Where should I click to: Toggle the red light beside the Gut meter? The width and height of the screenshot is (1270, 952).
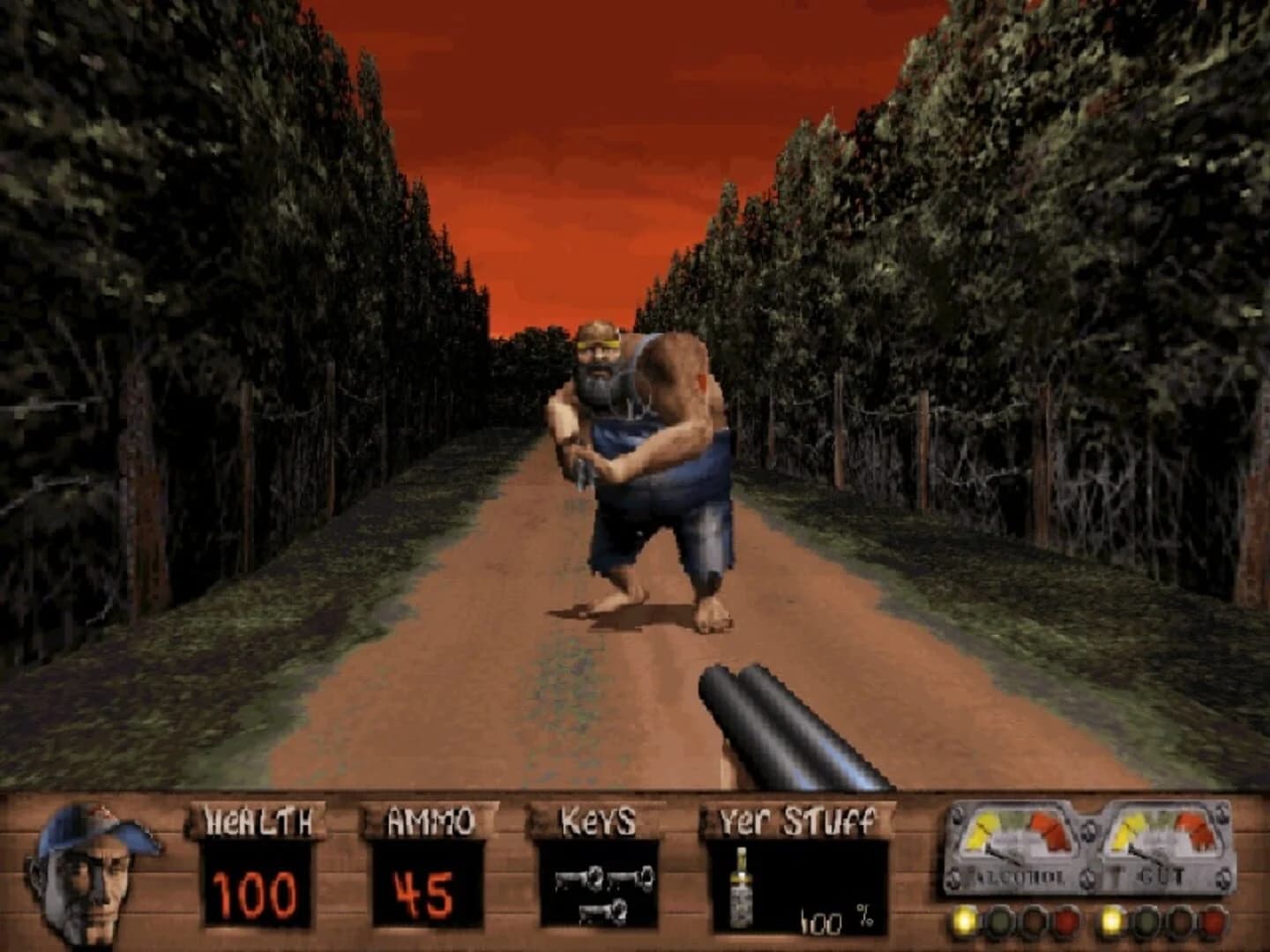point(1214,921)
